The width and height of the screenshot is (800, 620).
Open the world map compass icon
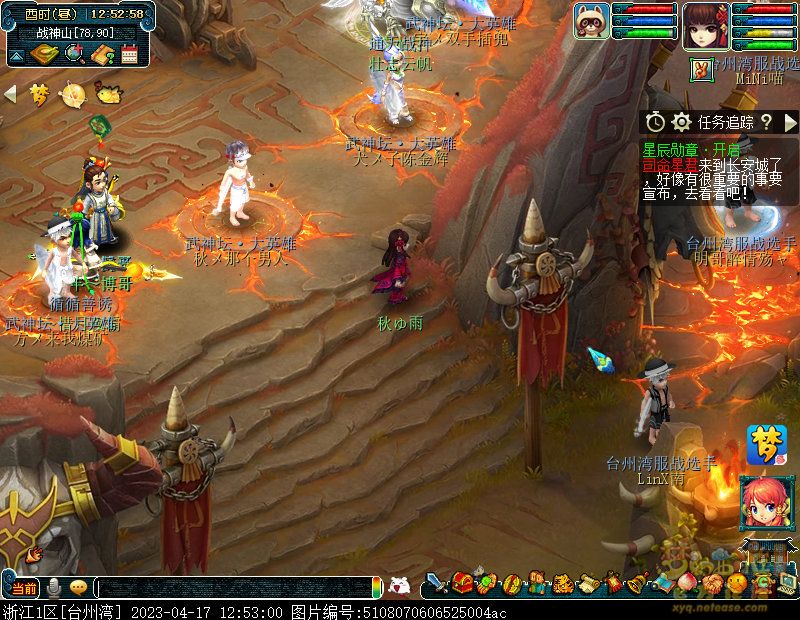pos(44,54)
